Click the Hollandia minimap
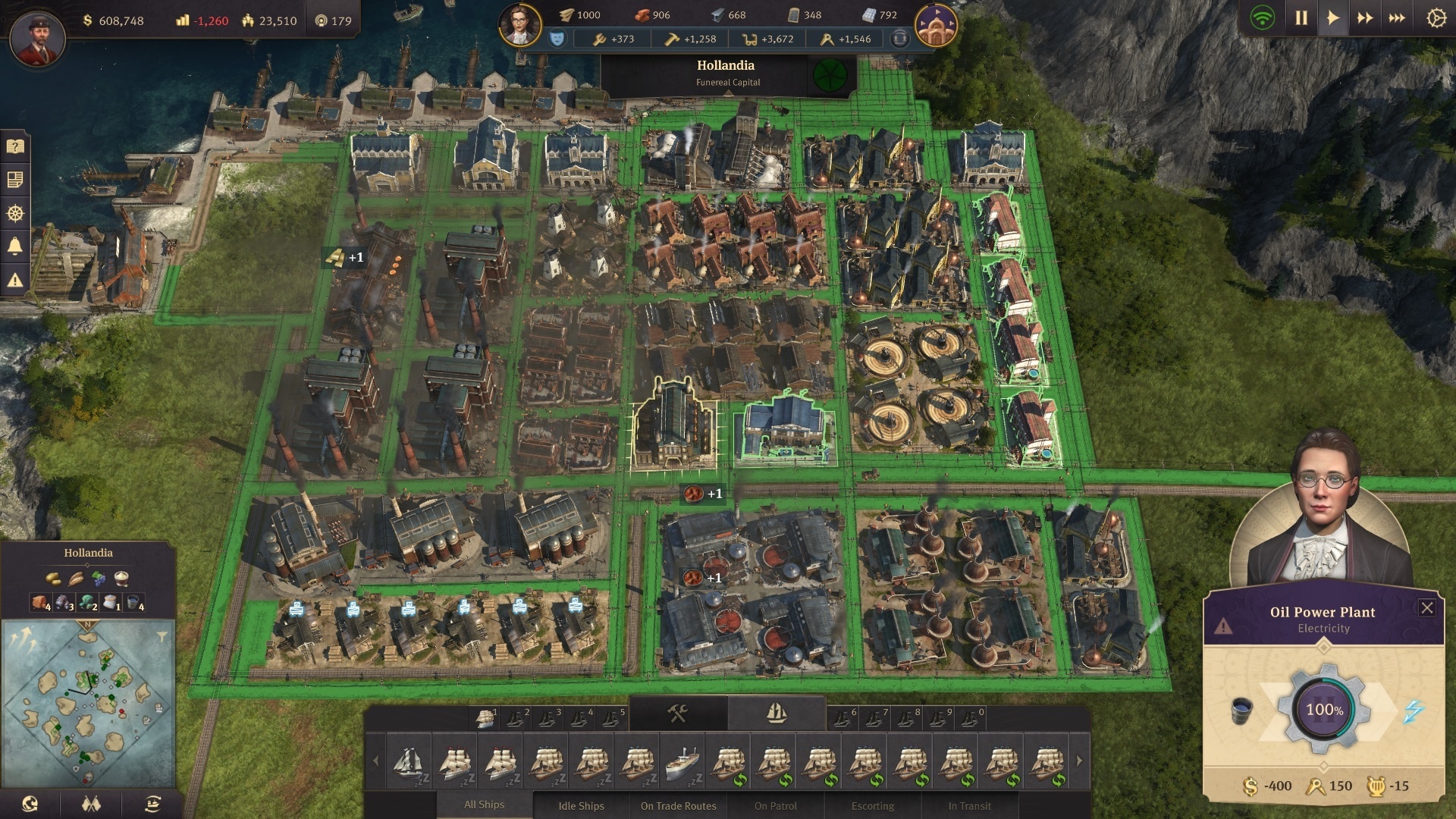The height and width of the screenshot is (819, 1456). (x=88, y=701)
